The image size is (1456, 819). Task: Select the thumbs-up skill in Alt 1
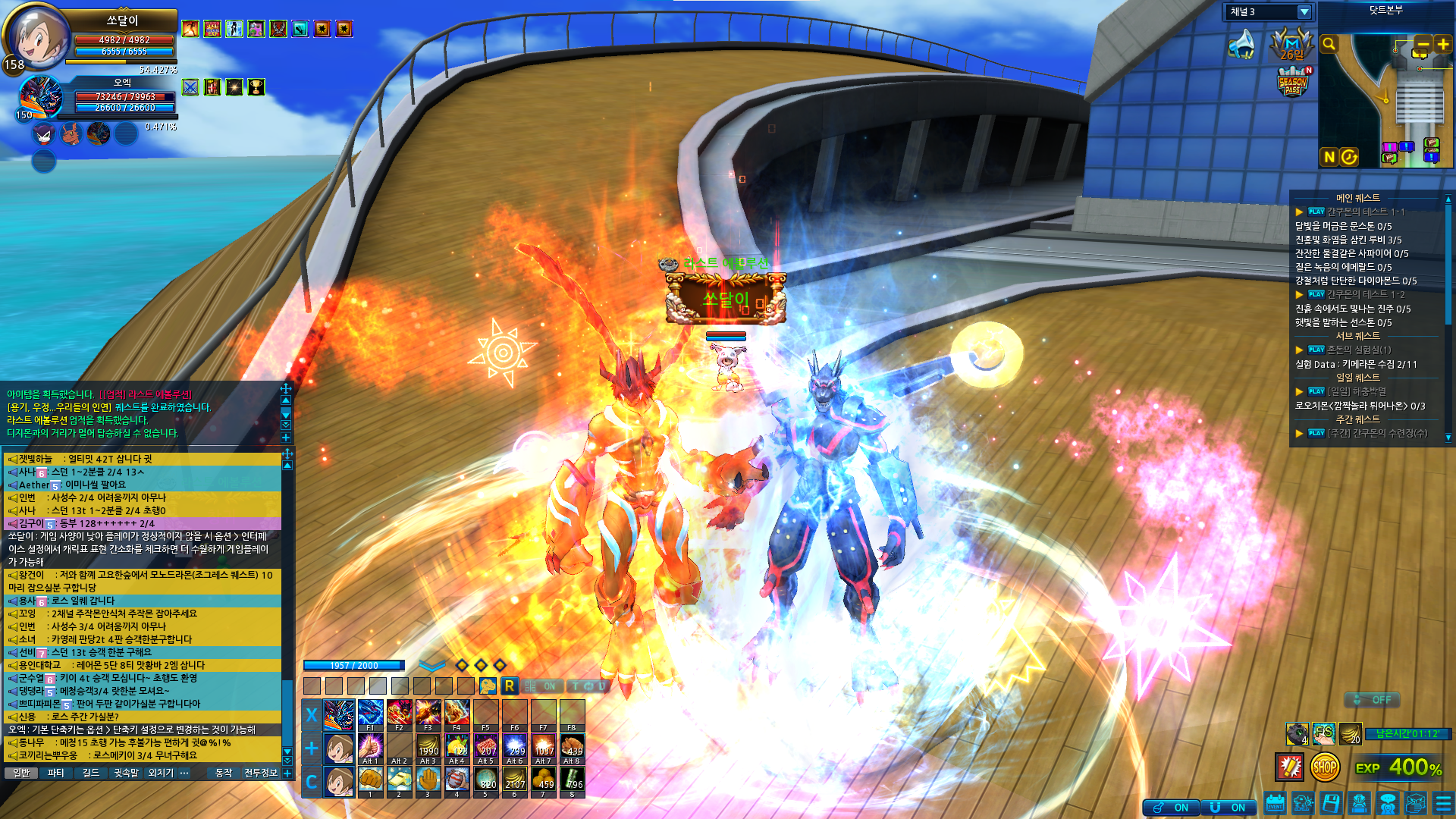click(370, 748)
